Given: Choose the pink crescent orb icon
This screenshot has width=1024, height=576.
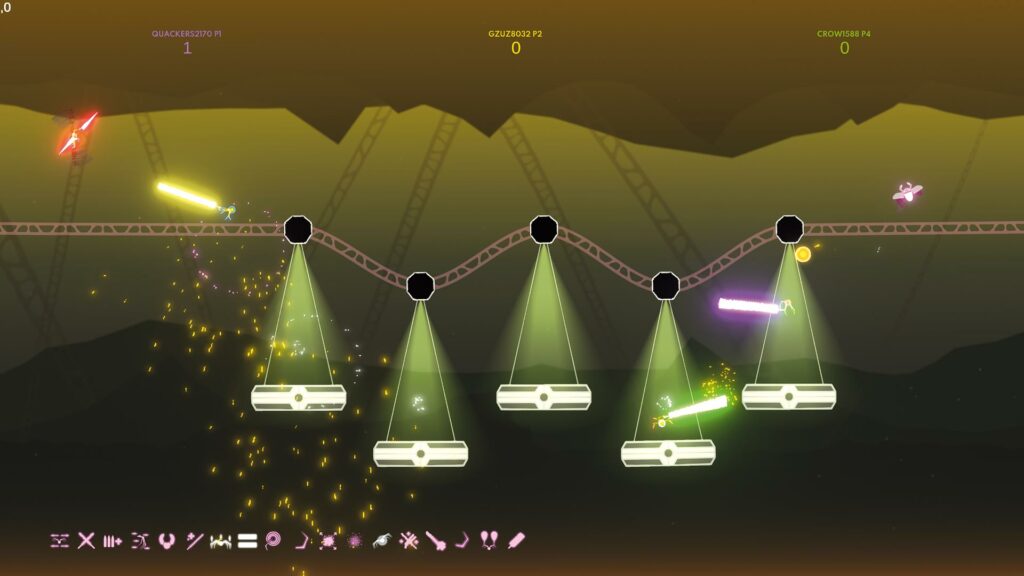Looking at the screenshot, I should tap(167, 541).
